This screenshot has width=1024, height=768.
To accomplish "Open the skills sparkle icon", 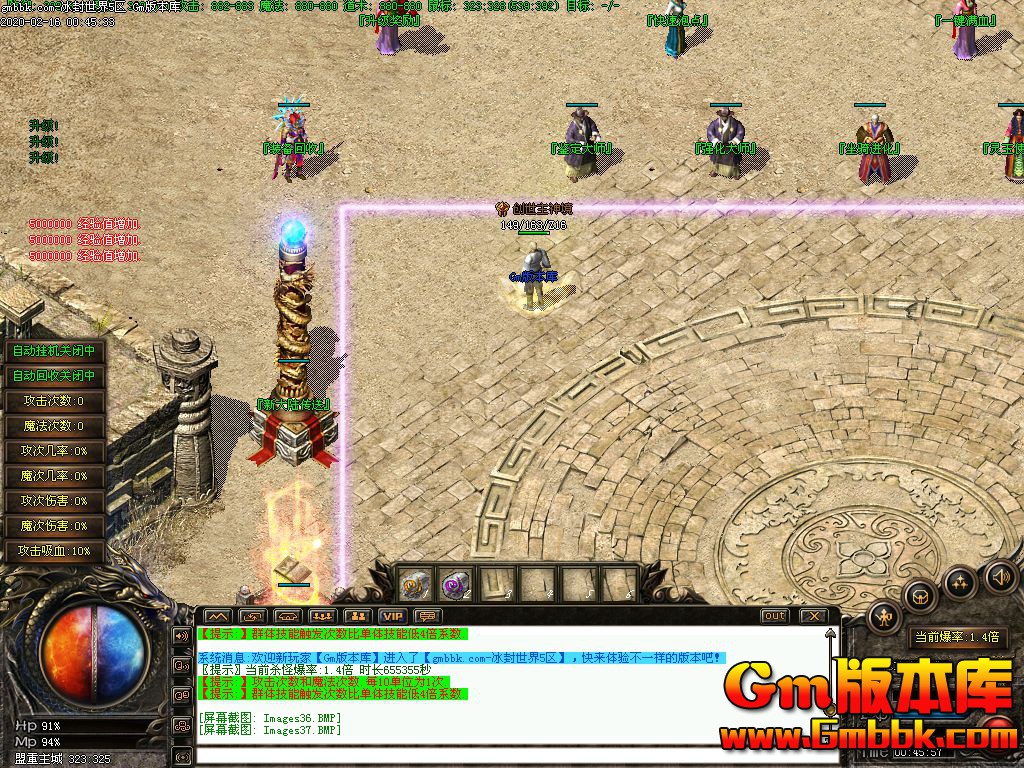I will pyautogui.click(x=960, y=581).
